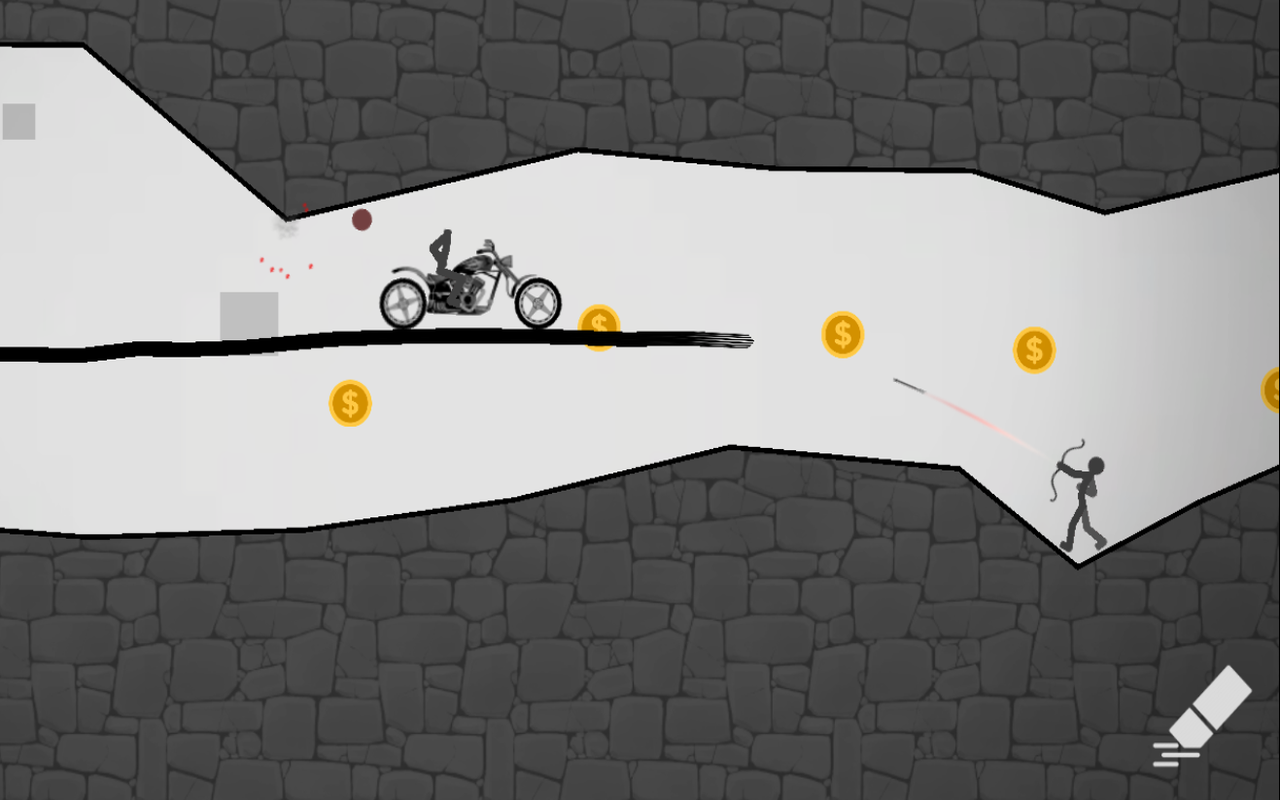Click the brown ball near the slope

(360, 219)
